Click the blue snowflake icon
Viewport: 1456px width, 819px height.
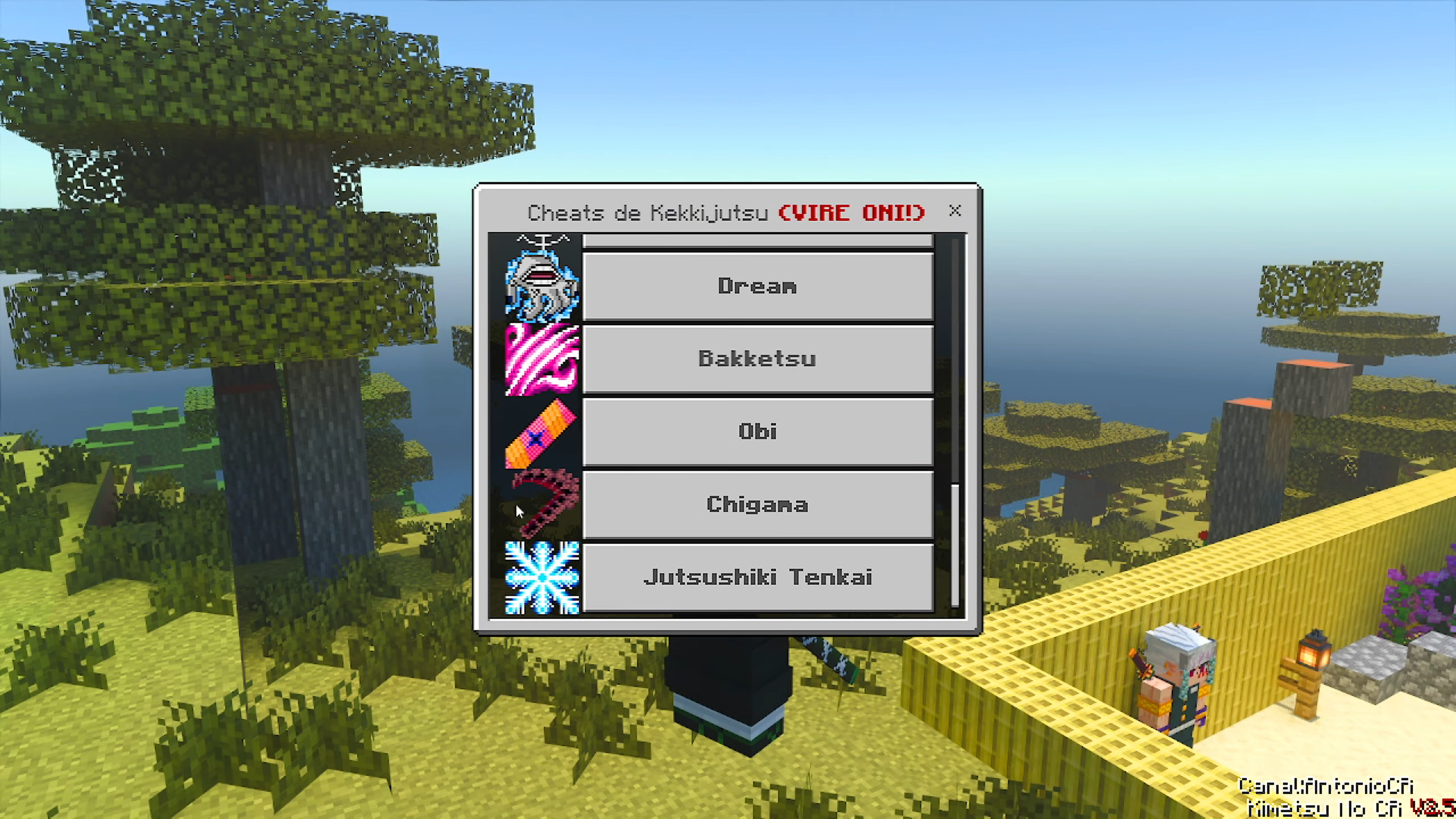[542, 577]
